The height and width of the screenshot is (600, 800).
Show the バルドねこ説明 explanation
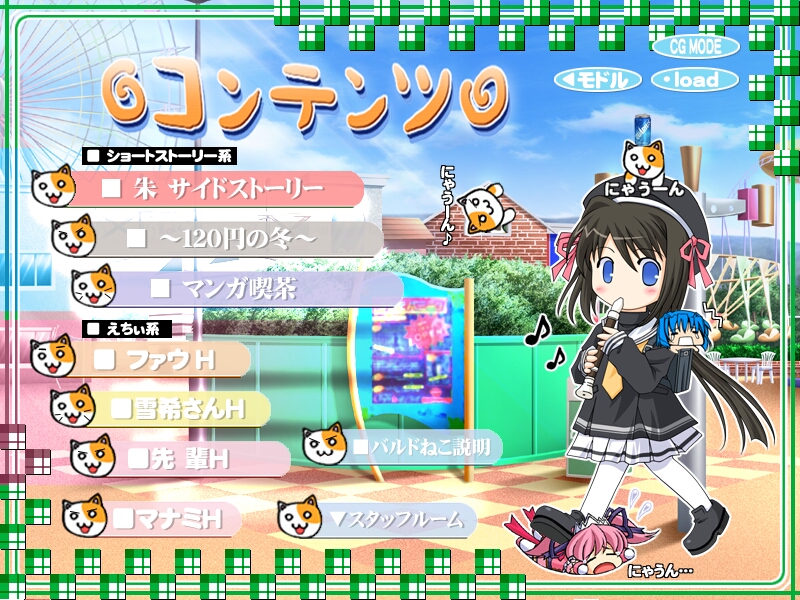coord(418,447)
